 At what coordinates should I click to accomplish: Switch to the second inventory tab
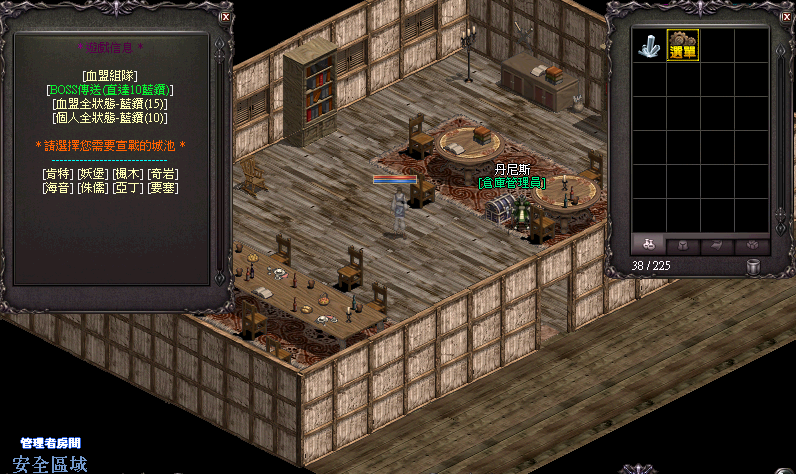pyautogui.click(x=683, y=245)
